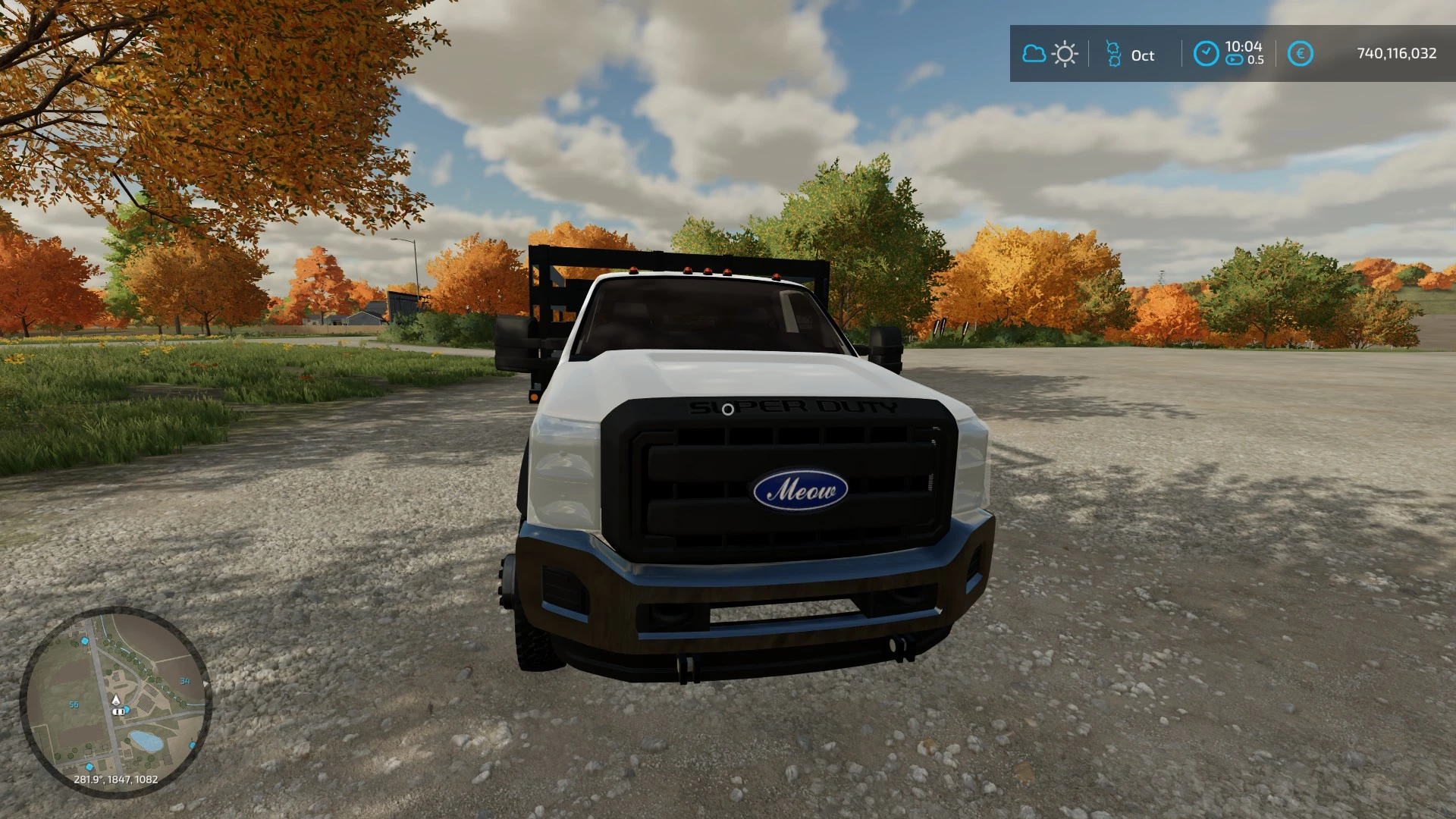Select the October season calendar icon
The width and height of the screenshot is (1456, 819).
pyautogui.click(x=1113, y=54)
